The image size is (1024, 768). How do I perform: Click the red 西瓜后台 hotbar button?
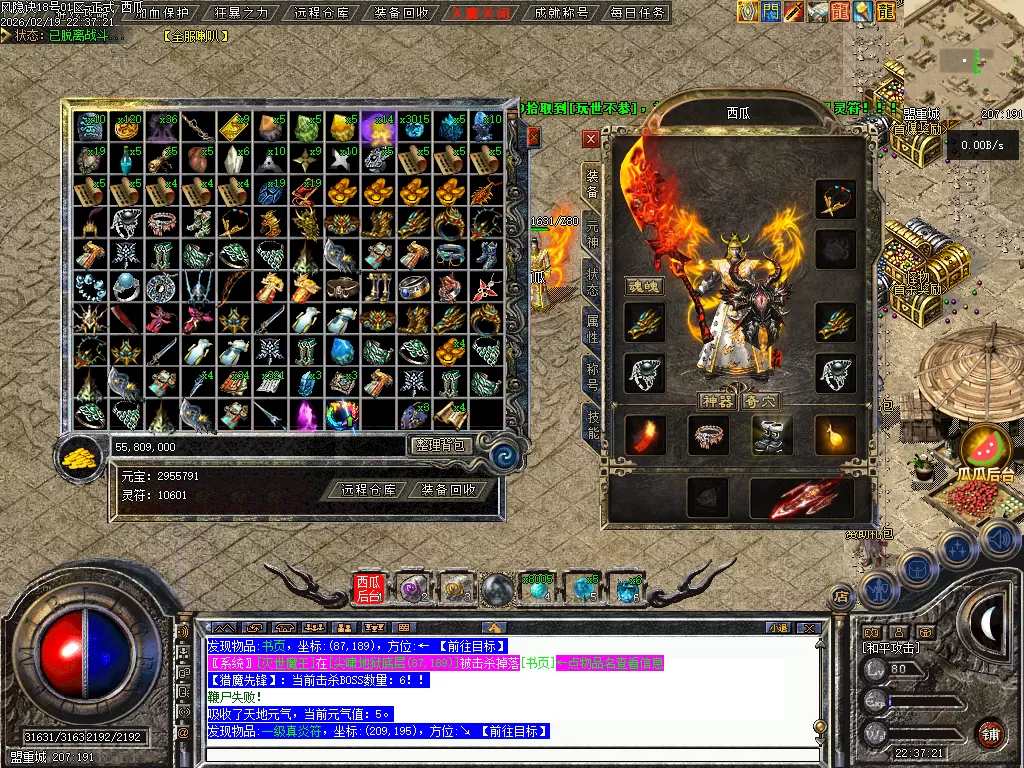pos(369,589)
